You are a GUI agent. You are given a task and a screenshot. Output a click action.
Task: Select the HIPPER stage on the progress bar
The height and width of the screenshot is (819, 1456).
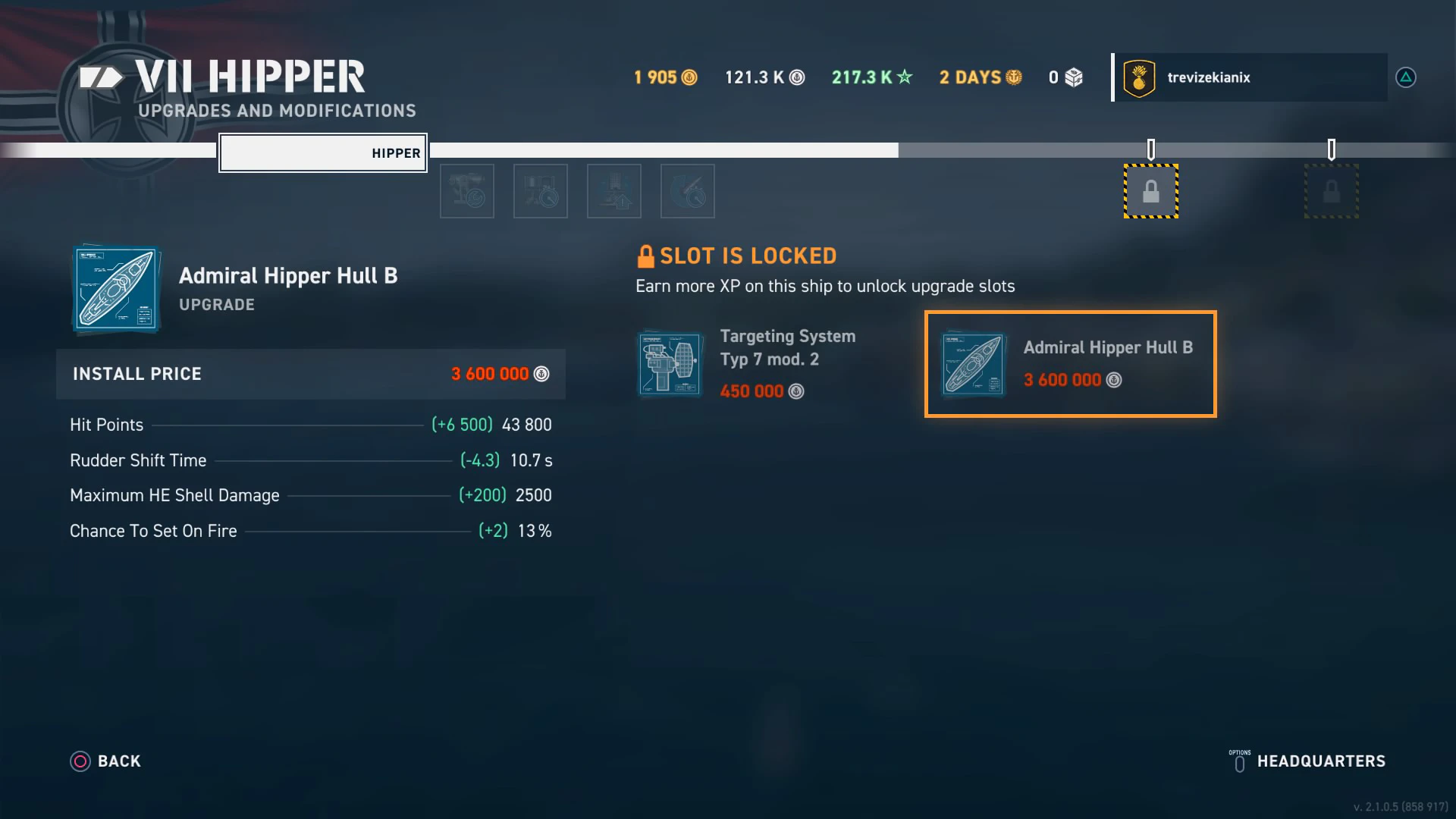pos(323,153)
